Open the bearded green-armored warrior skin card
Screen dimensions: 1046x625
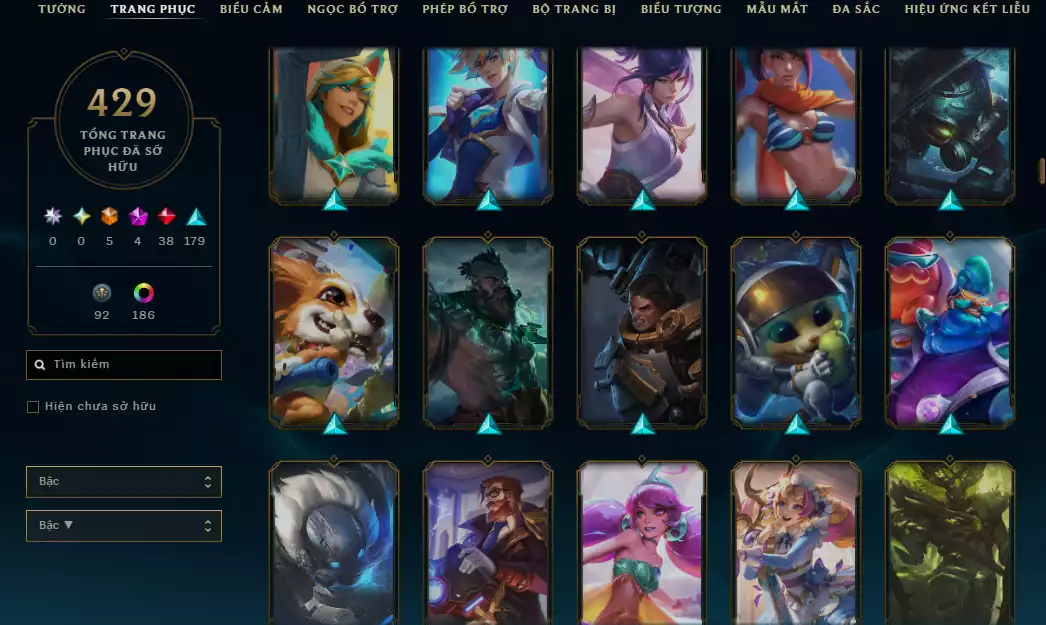coord(488,330)
